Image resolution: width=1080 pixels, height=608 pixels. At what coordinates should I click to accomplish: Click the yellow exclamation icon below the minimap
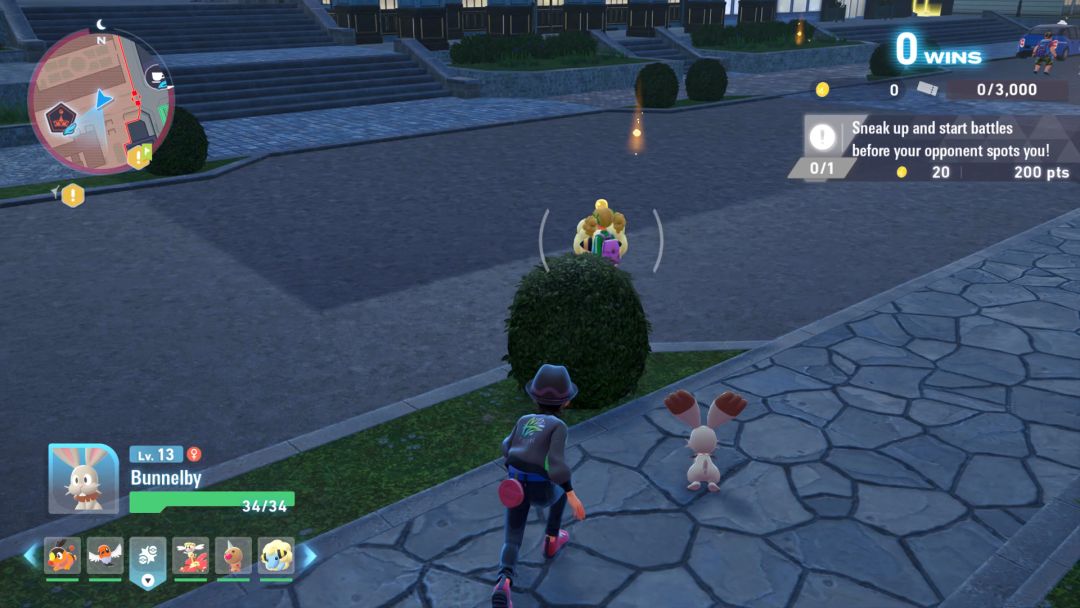pos(72,195)
